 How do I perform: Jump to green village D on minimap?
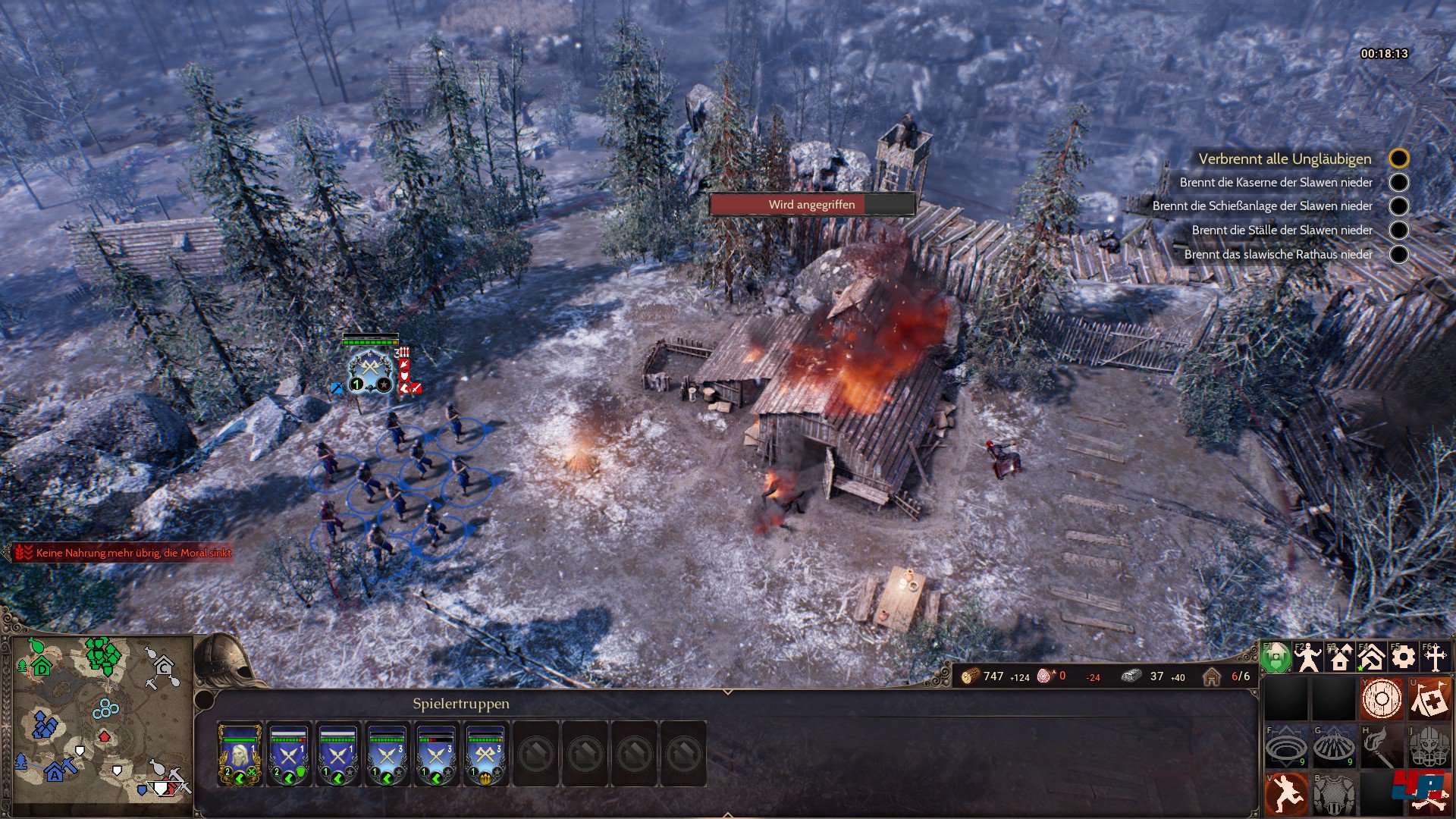click(x=42, y=667)
